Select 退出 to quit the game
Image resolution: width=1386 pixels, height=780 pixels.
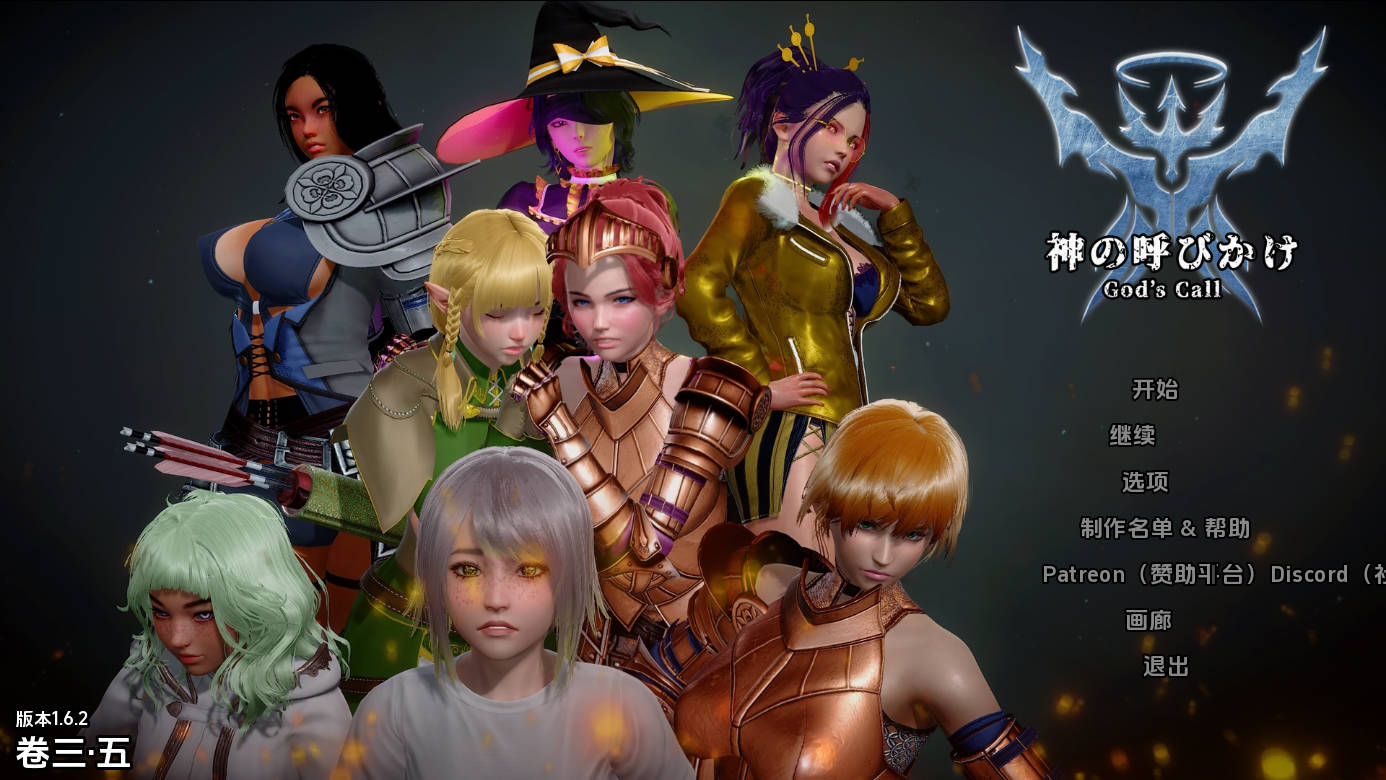click(x=1166, y=666)
